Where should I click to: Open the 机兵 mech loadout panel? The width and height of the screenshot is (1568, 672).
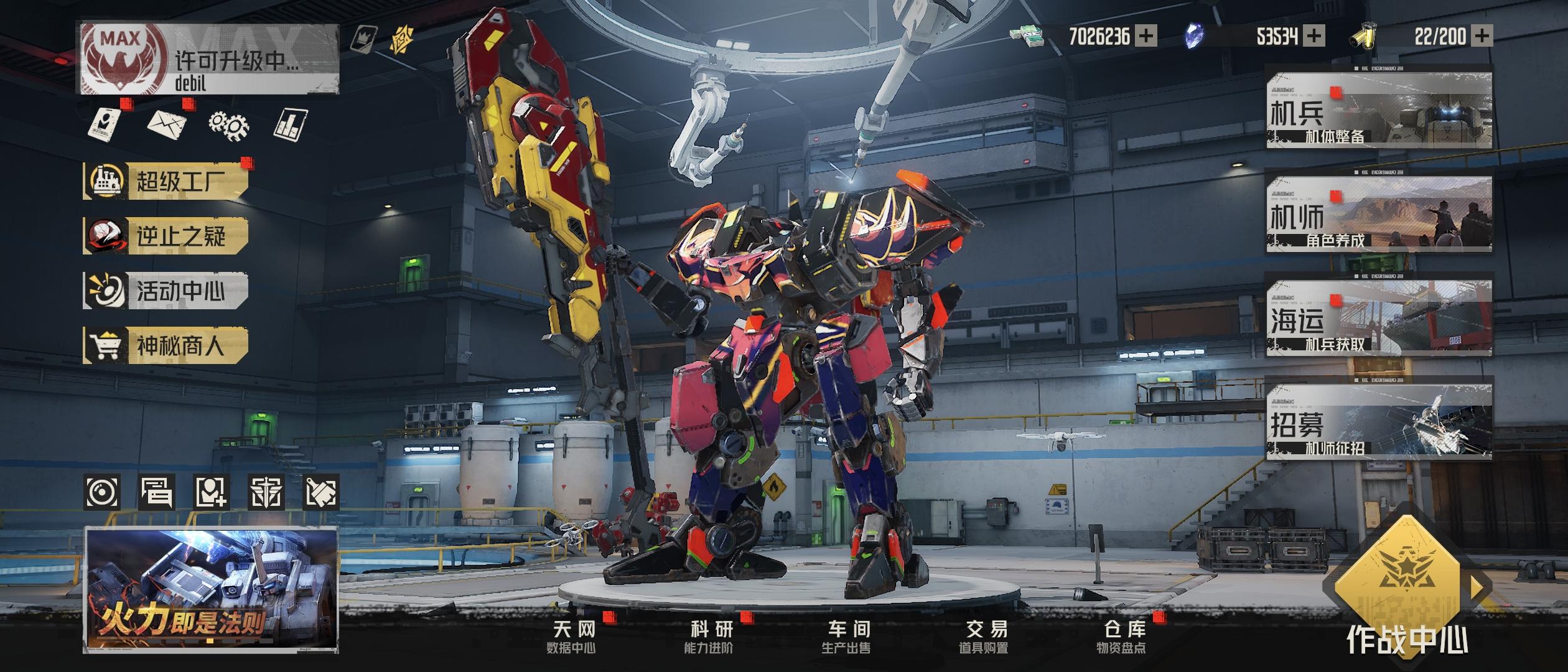click(x=1379, y=111)
